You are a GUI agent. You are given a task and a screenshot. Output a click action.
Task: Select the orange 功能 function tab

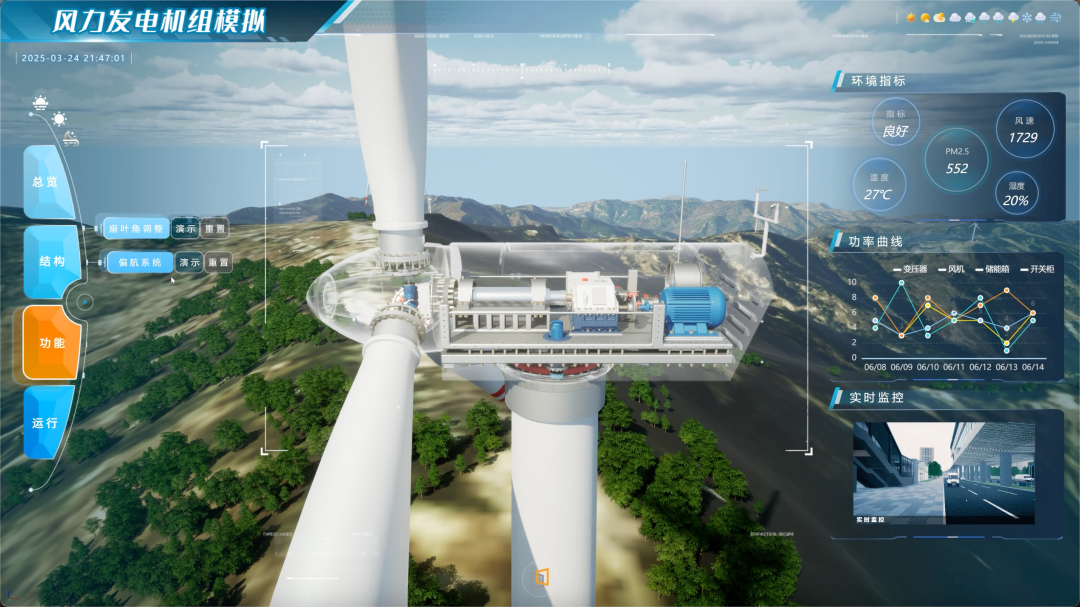tap(51, 343)
